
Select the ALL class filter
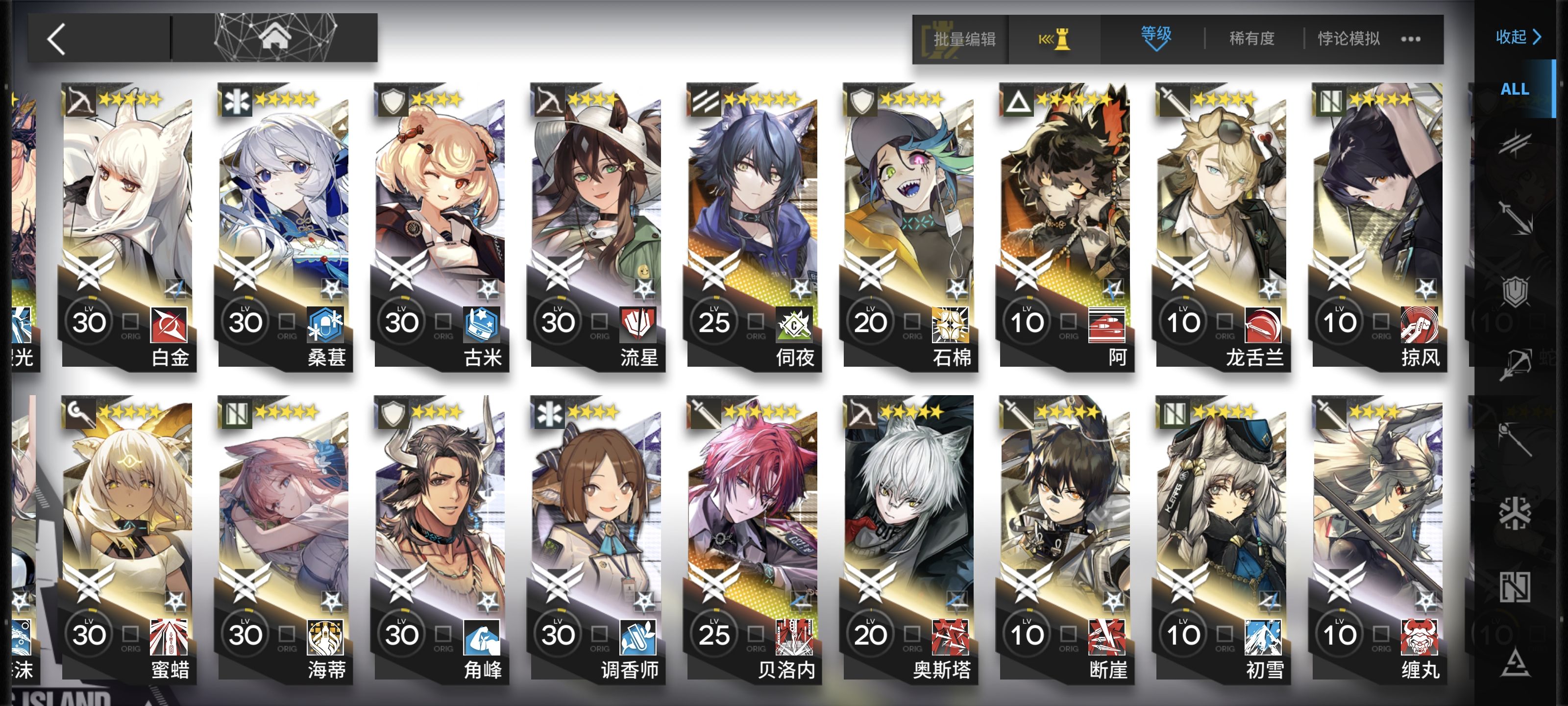click(1515, 89)
